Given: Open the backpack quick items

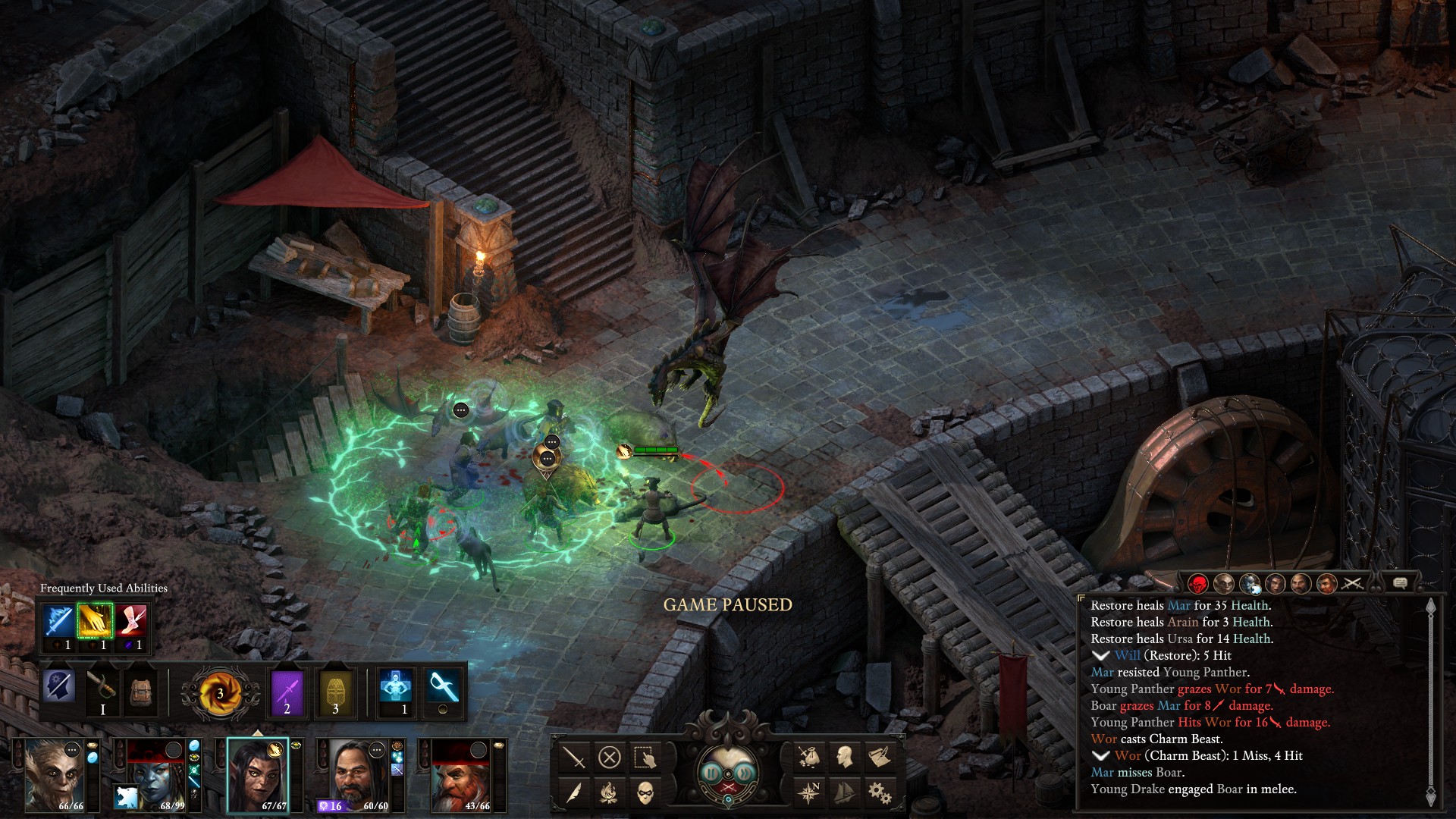Looking at the screenshot, I should [x=141, y=690].
